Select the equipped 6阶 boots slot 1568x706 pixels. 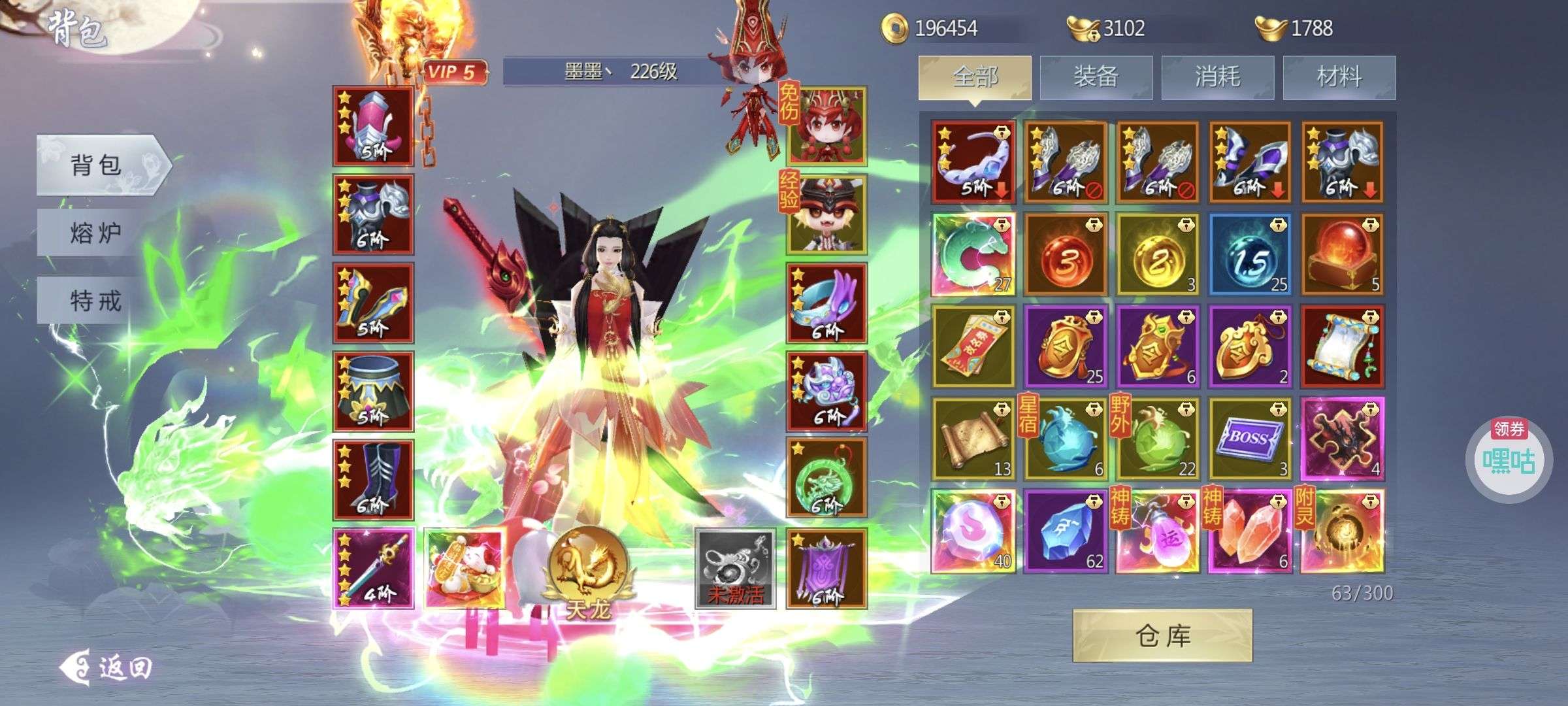click(373, 480)
